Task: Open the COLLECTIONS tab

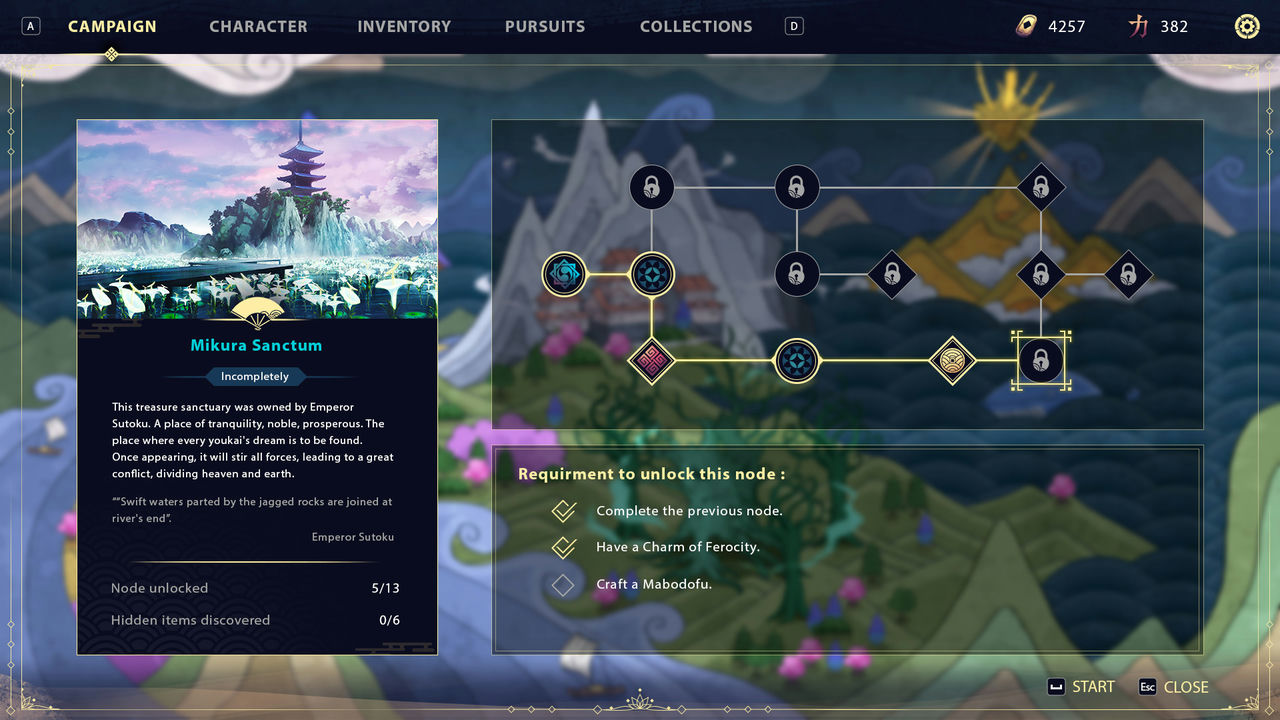Action: click(x=696, y=26)
